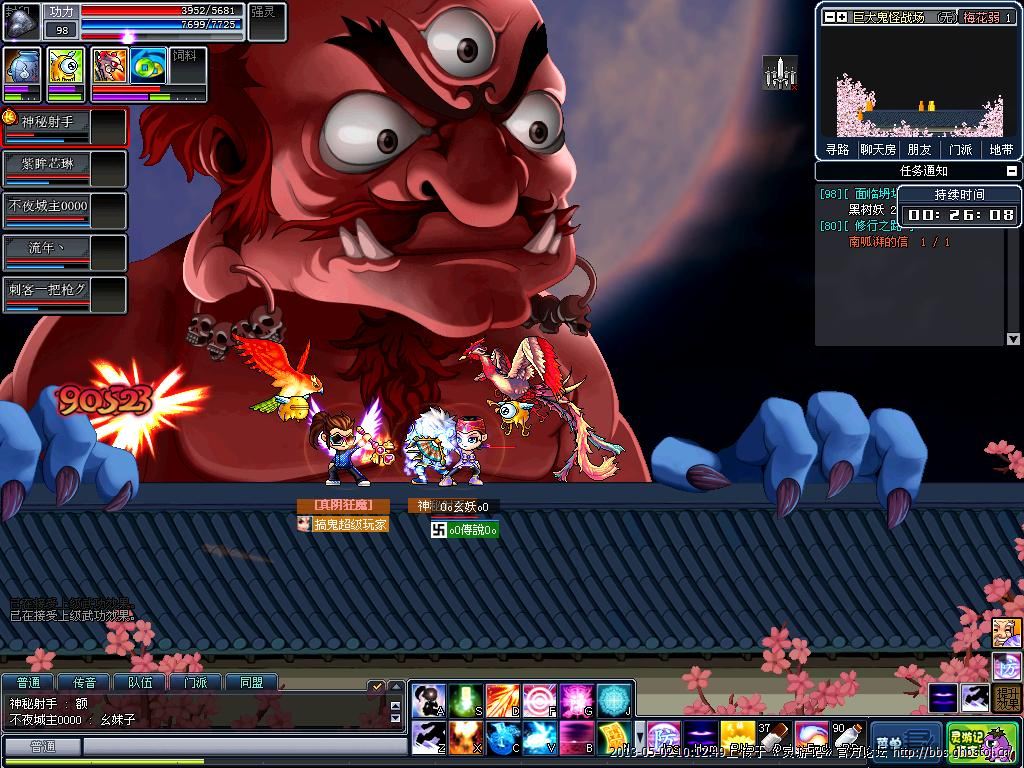Activate the green swirl skill on S
The height and width of the screenshot is (768, 1024).
465,700
